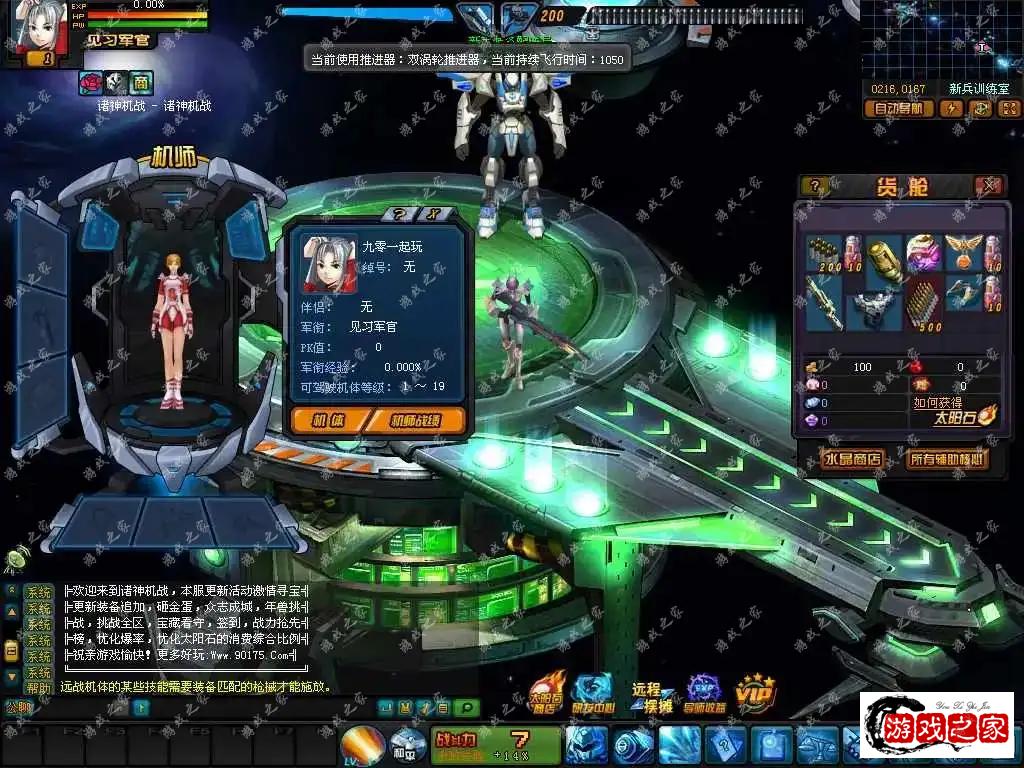The height and width of the screenshot is (768, 1024).
Task: Open the cargo window's question-mark help
Action: (x=815, y=186)
